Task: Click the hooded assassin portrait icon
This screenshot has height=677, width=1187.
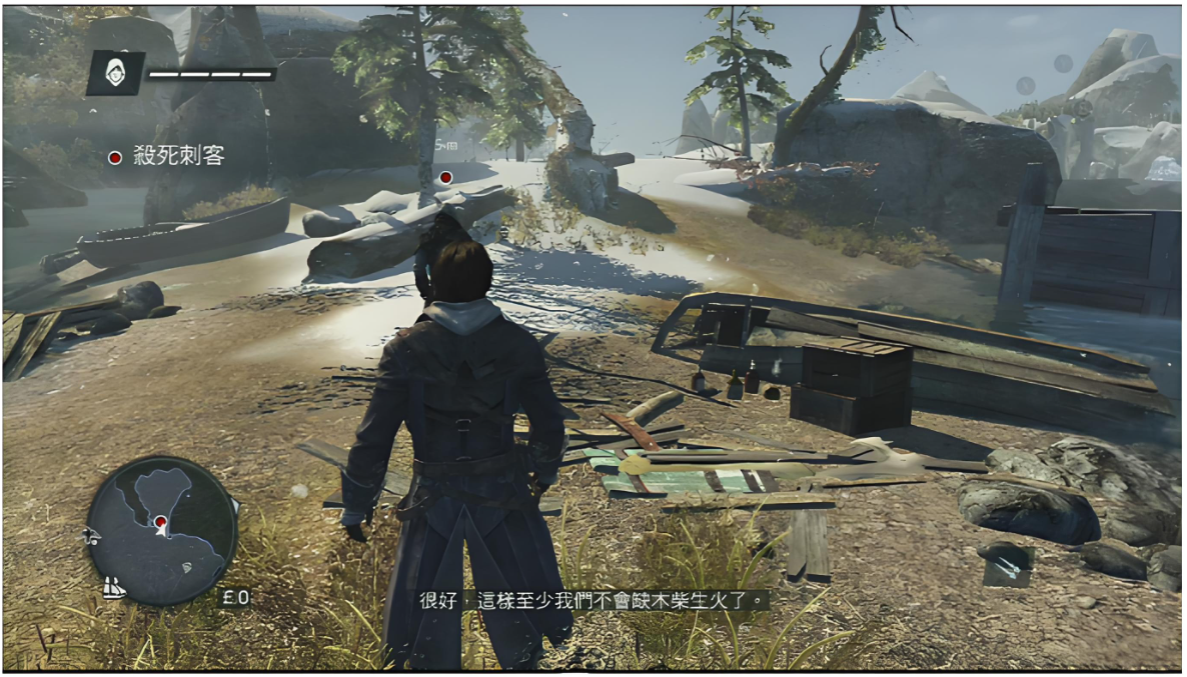Action: click(x=115, y=73)
